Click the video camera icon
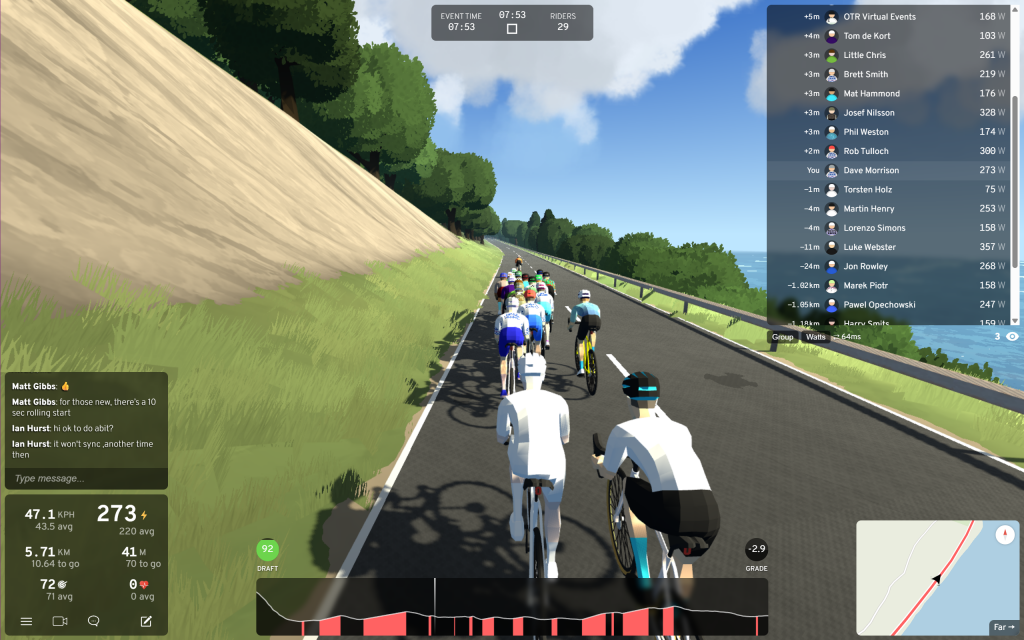The height and width of the screenshot is (640, 1024). (x=60, y=621)
